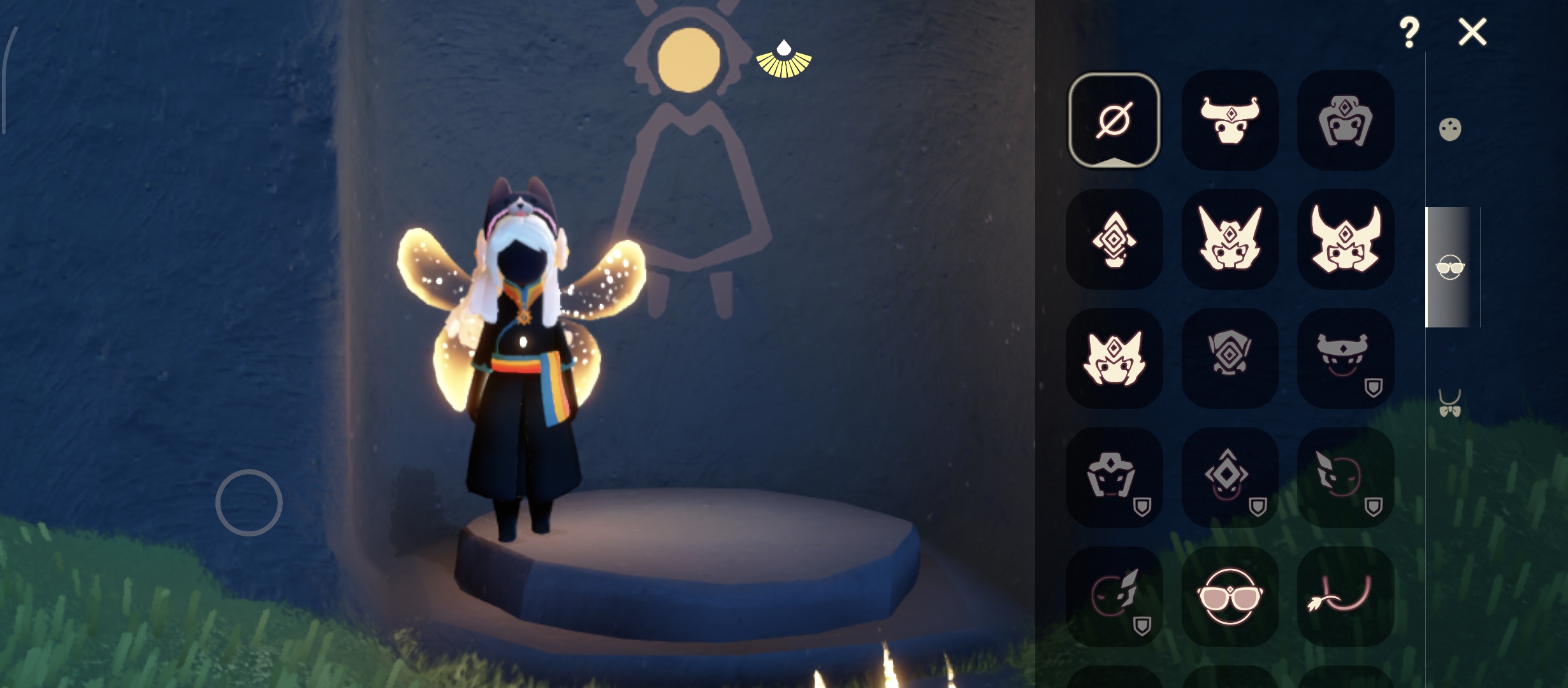Viewport: 1568px width, 688px height.
Task: Open the necklace category tab
Action: coord(1450,404)
